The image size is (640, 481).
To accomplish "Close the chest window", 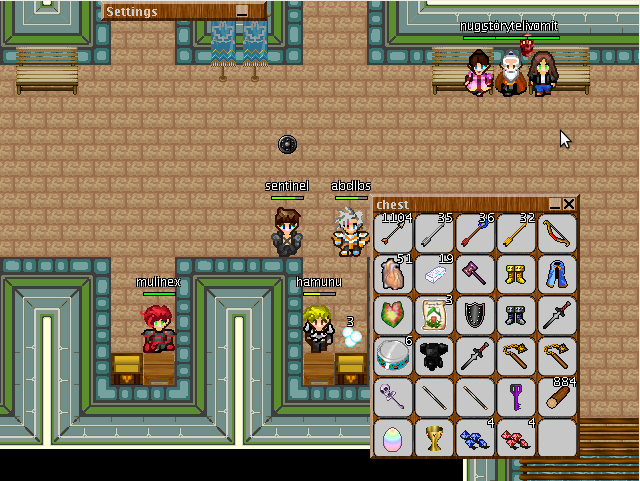I will (x=569, y=204).
